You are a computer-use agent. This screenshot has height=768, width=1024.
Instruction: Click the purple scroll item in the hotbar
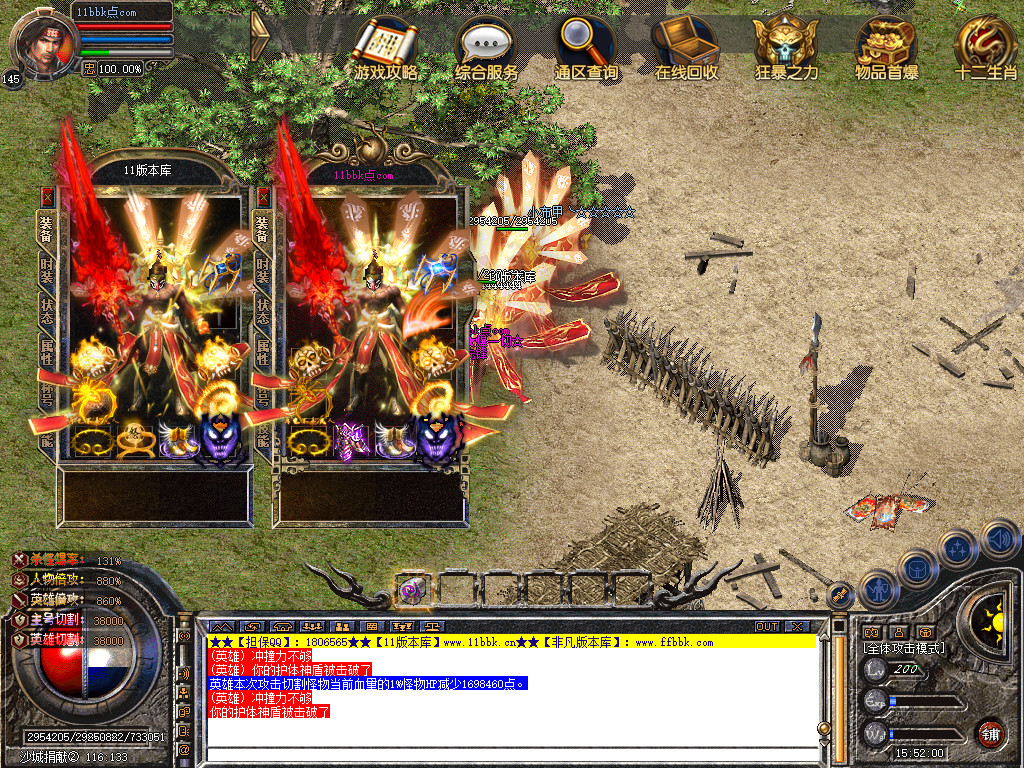pos(411,589)
